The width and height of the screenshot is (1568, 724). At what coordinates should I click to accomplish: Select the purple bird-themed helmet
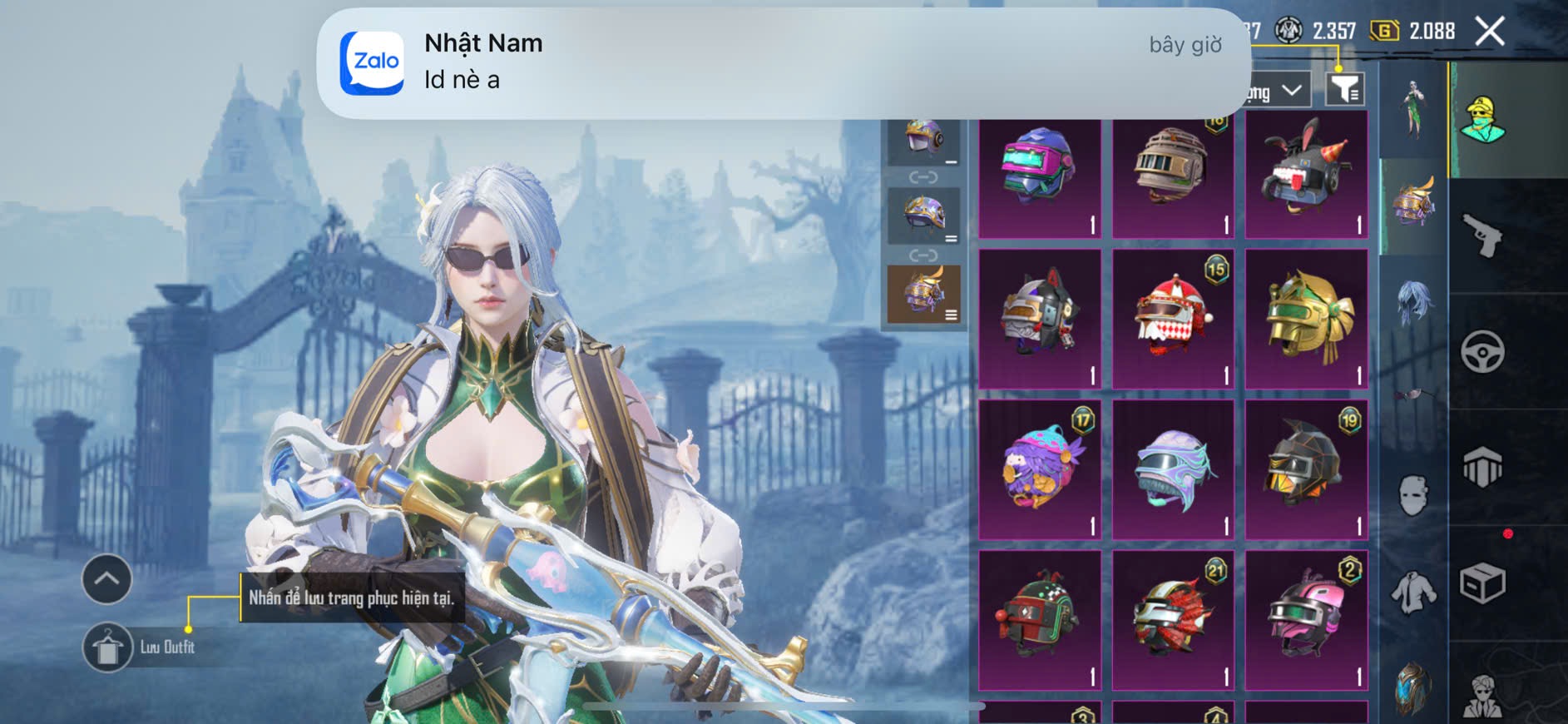coord(1039,469)
